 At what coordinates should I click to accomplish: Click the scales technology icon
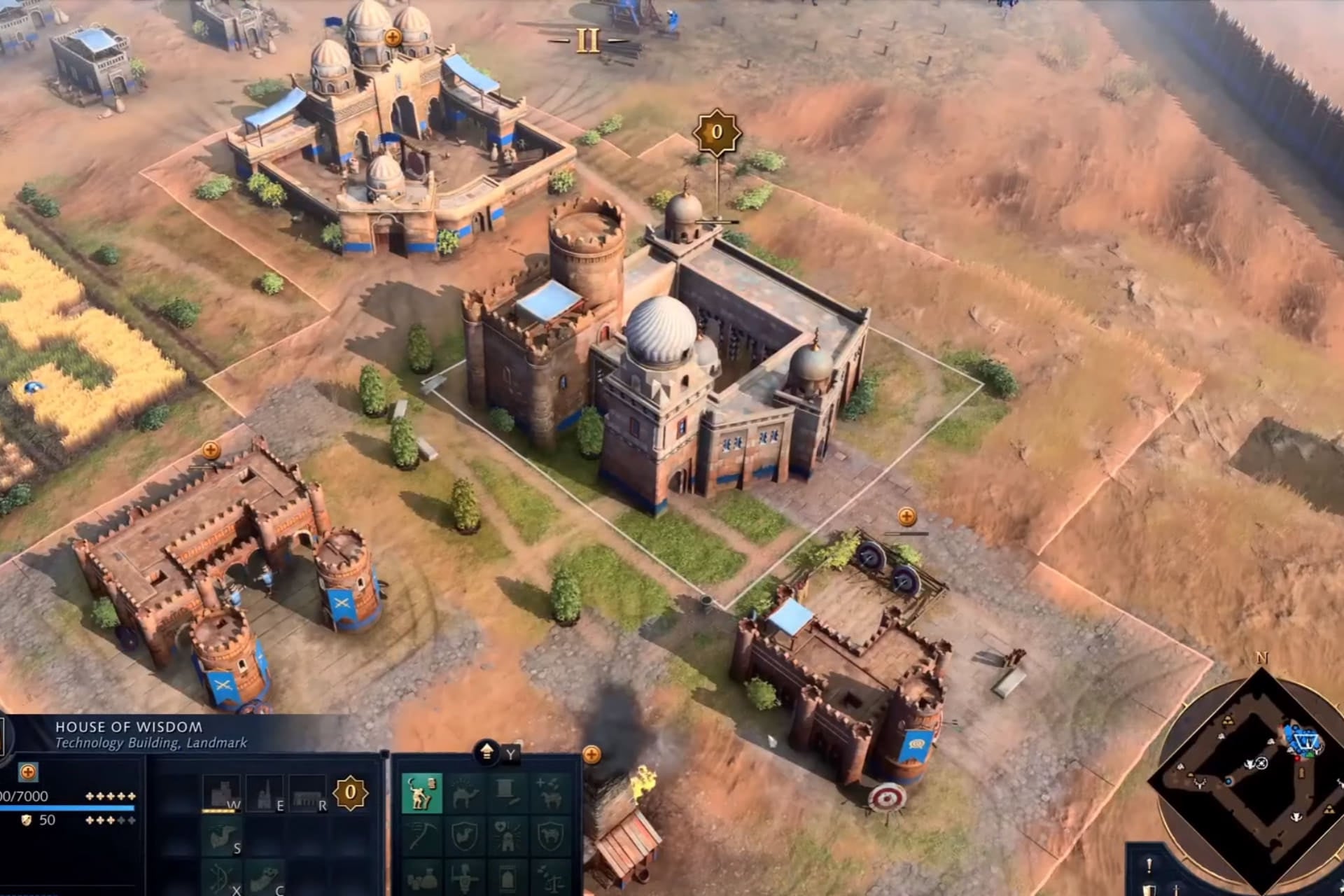tap(551, 877)
